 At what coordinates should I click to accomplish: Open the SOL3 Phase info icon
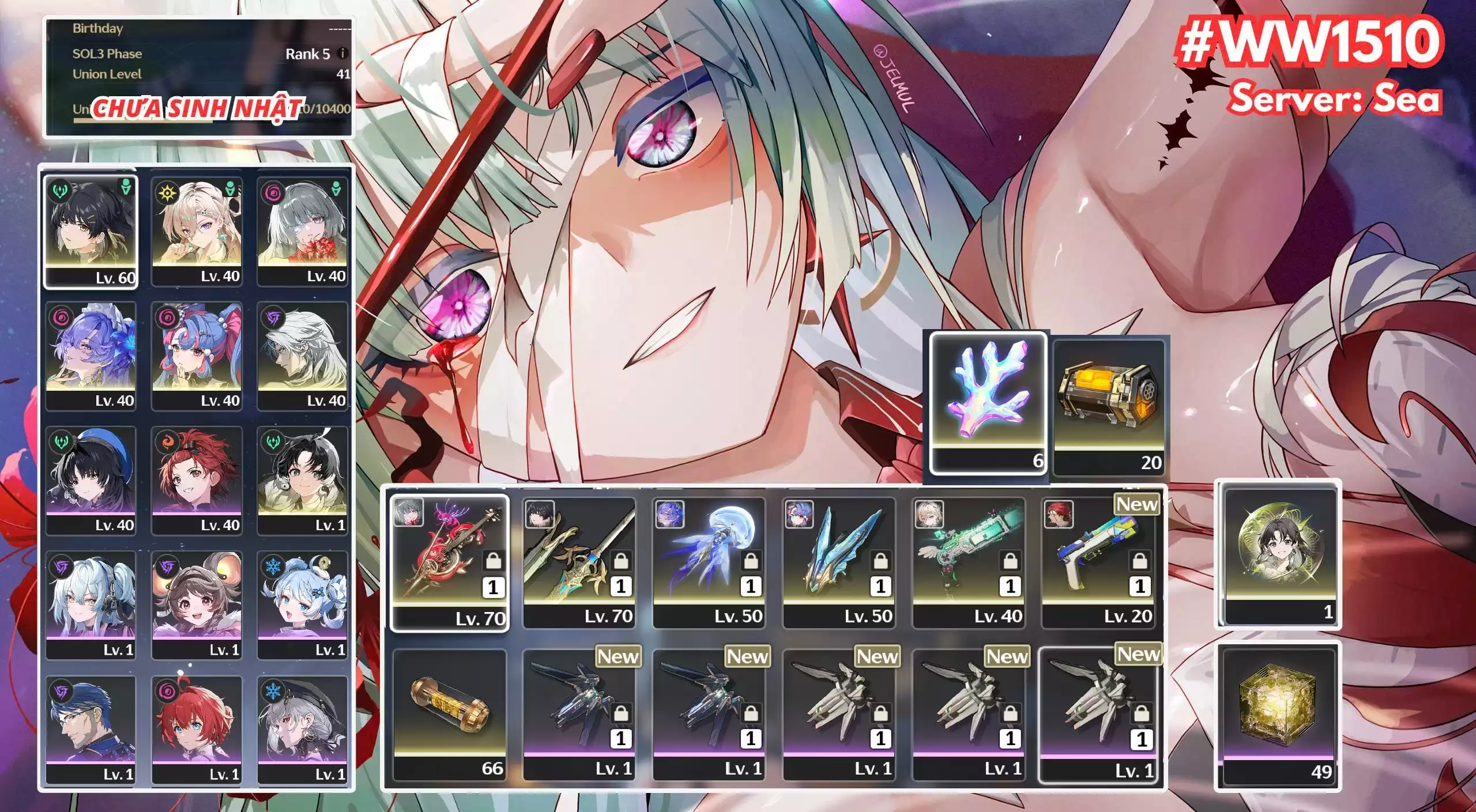(x=342, y=54)
